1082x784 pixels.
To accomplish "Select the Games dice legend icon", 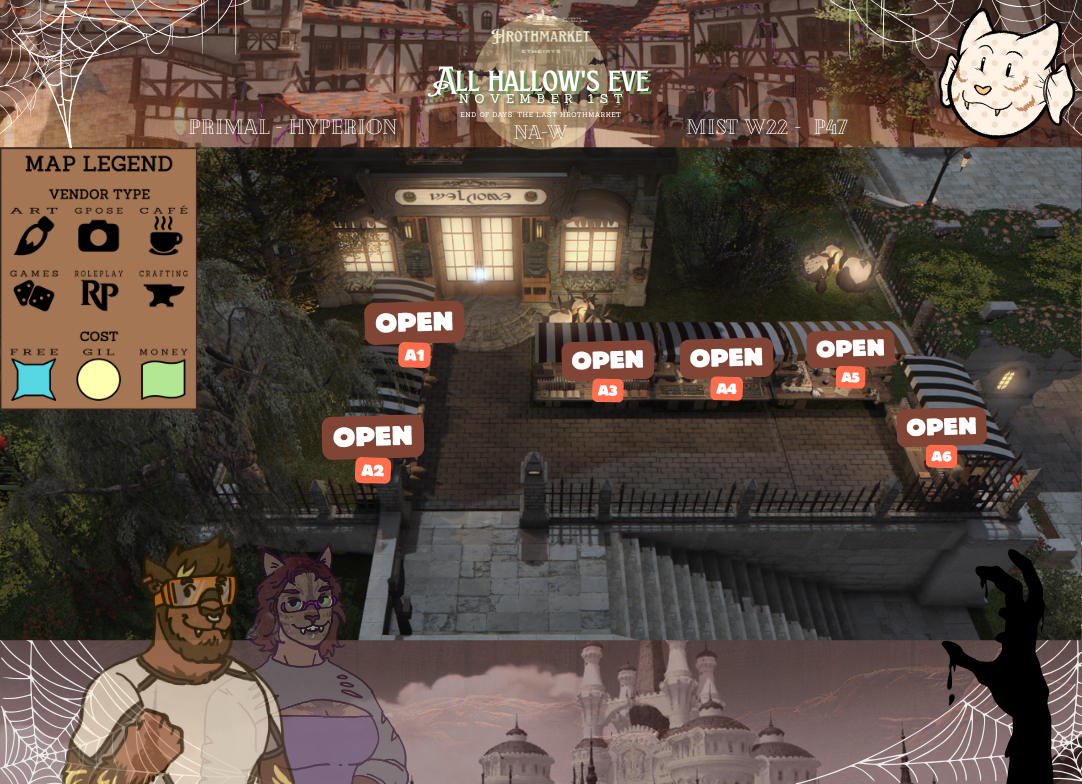I will click(x=35, y=294).
